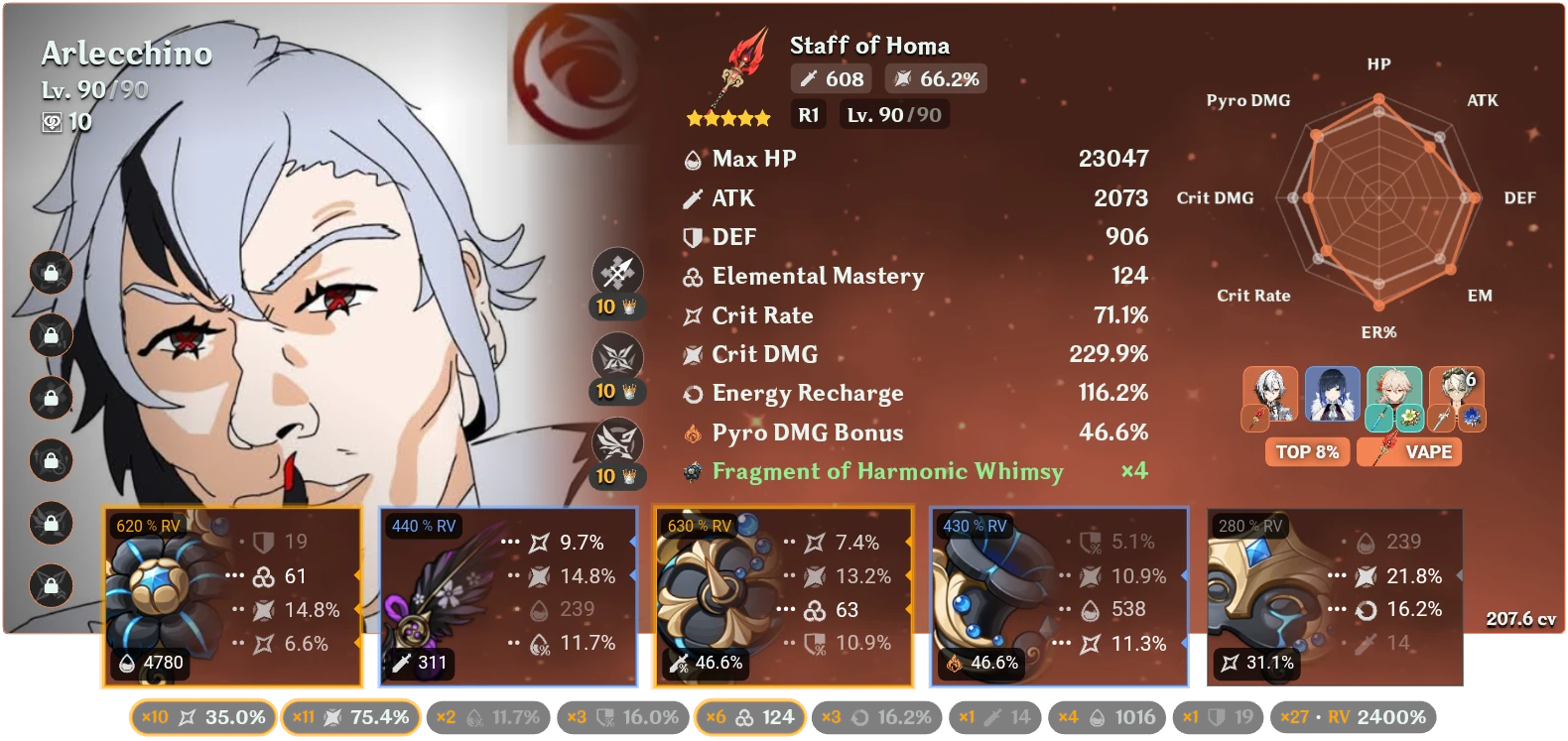Click the TOP 8% ranking badge
This screenshot has height=741, width=1568.
[x=1307, y=451]
